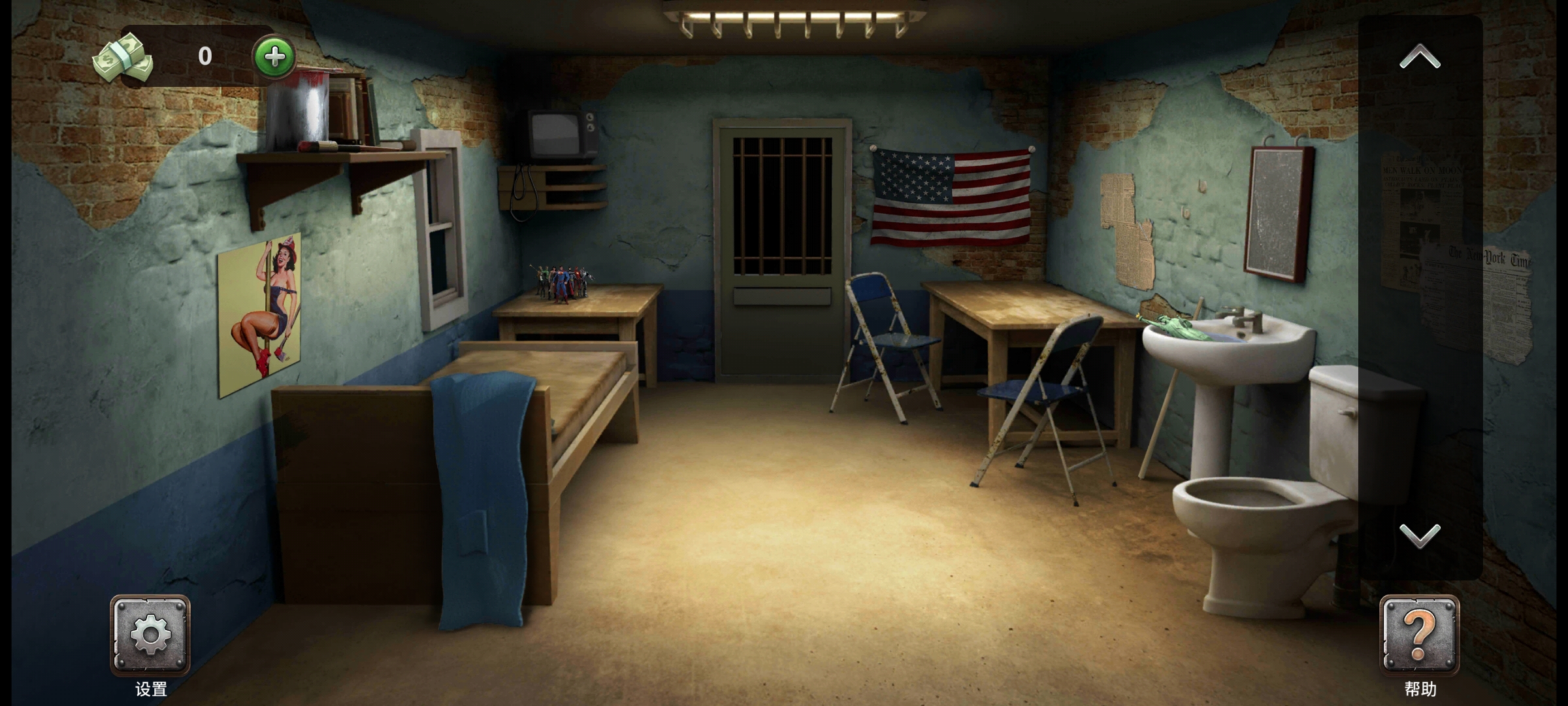The height and width of the screenshot is (706, 1568).
Task: Add more cash with the green plus
Action: (274, 58)
